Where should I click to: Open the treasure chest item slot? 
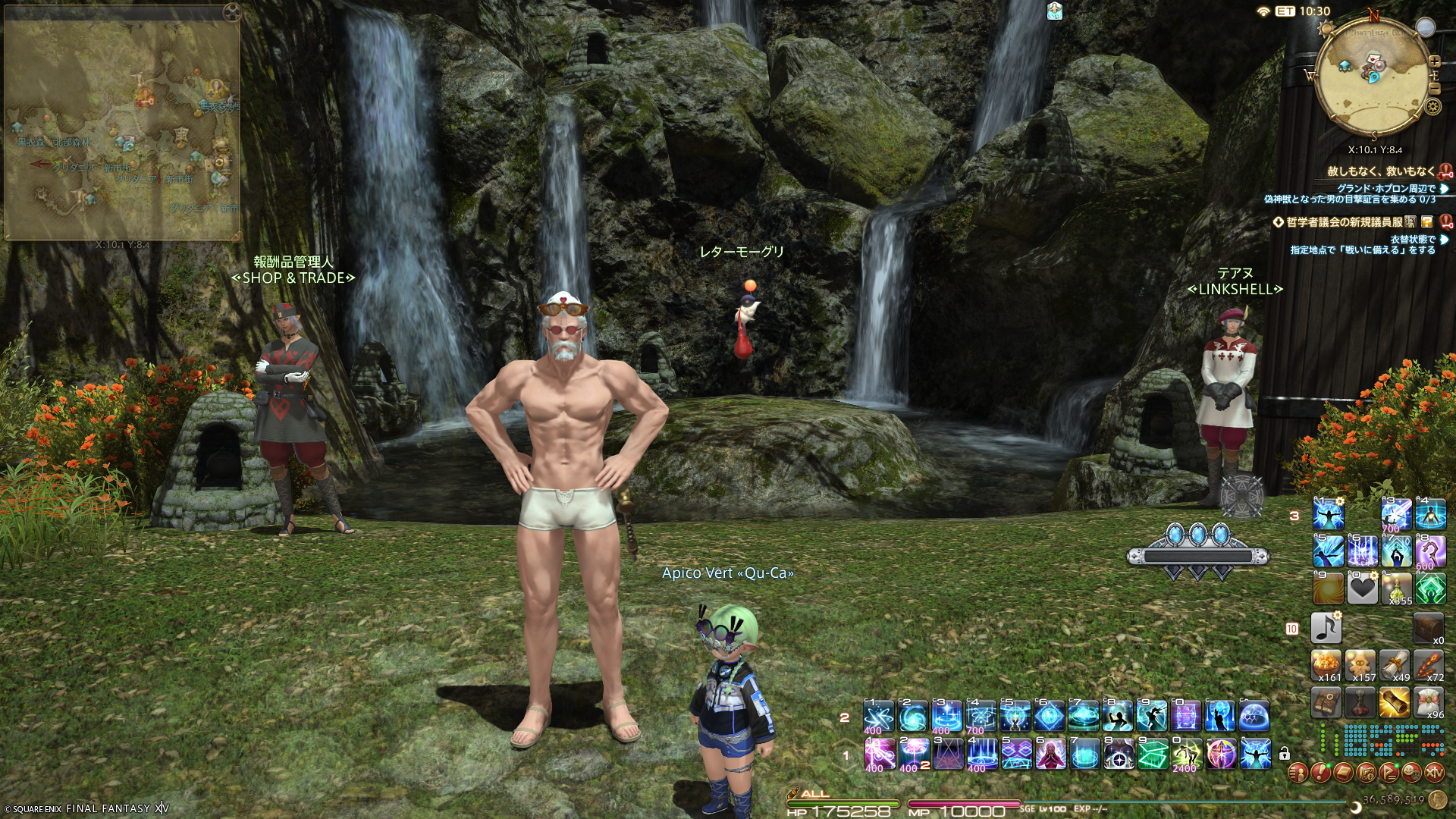tap(1428, 628)
